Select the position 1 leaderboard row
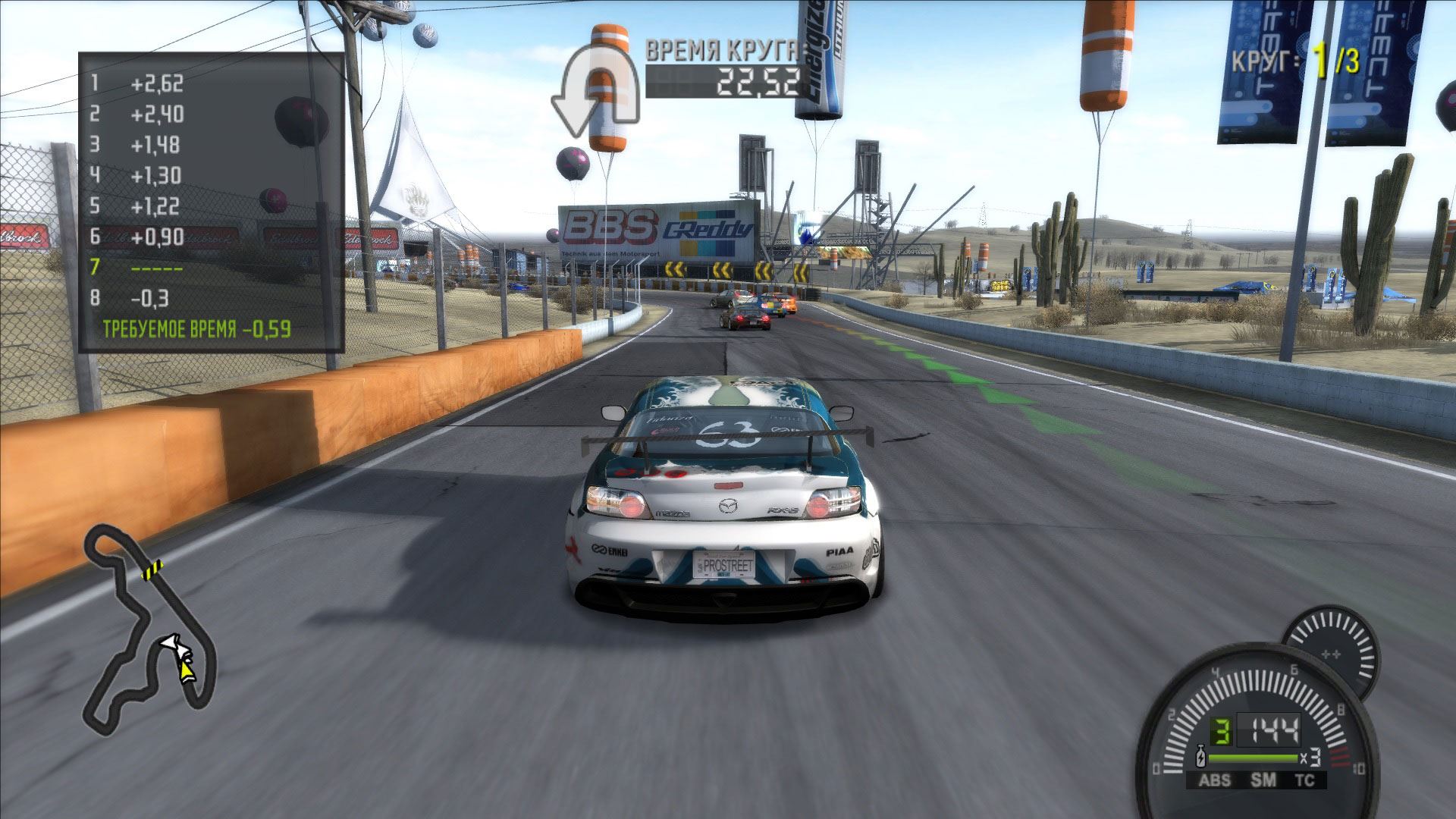Screen dimensions: 1456x819 click(x=136, y=83)
